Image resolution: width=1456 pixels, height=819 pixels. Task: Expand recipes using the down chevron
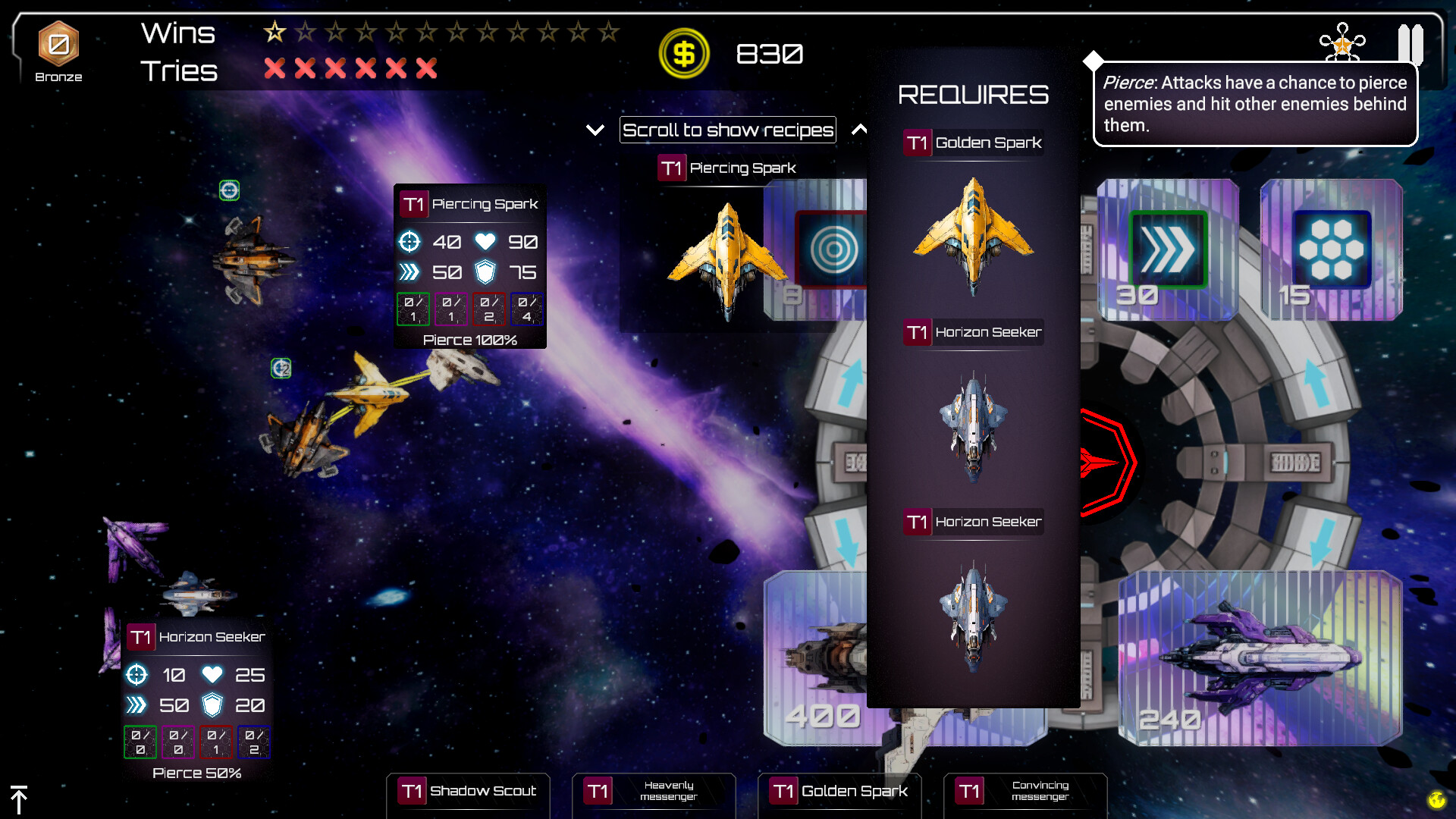click(595, 130)
